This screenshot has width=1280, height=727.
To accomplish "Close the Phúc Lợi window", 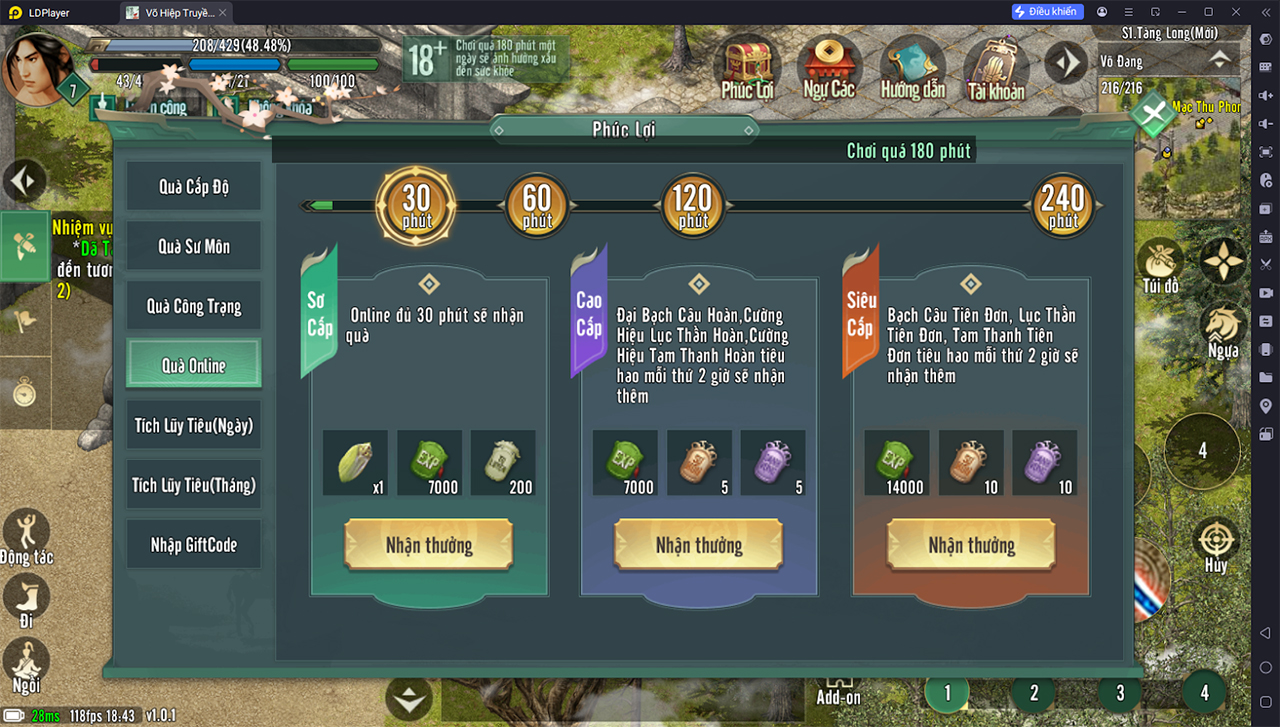I will click(1153, 113).
